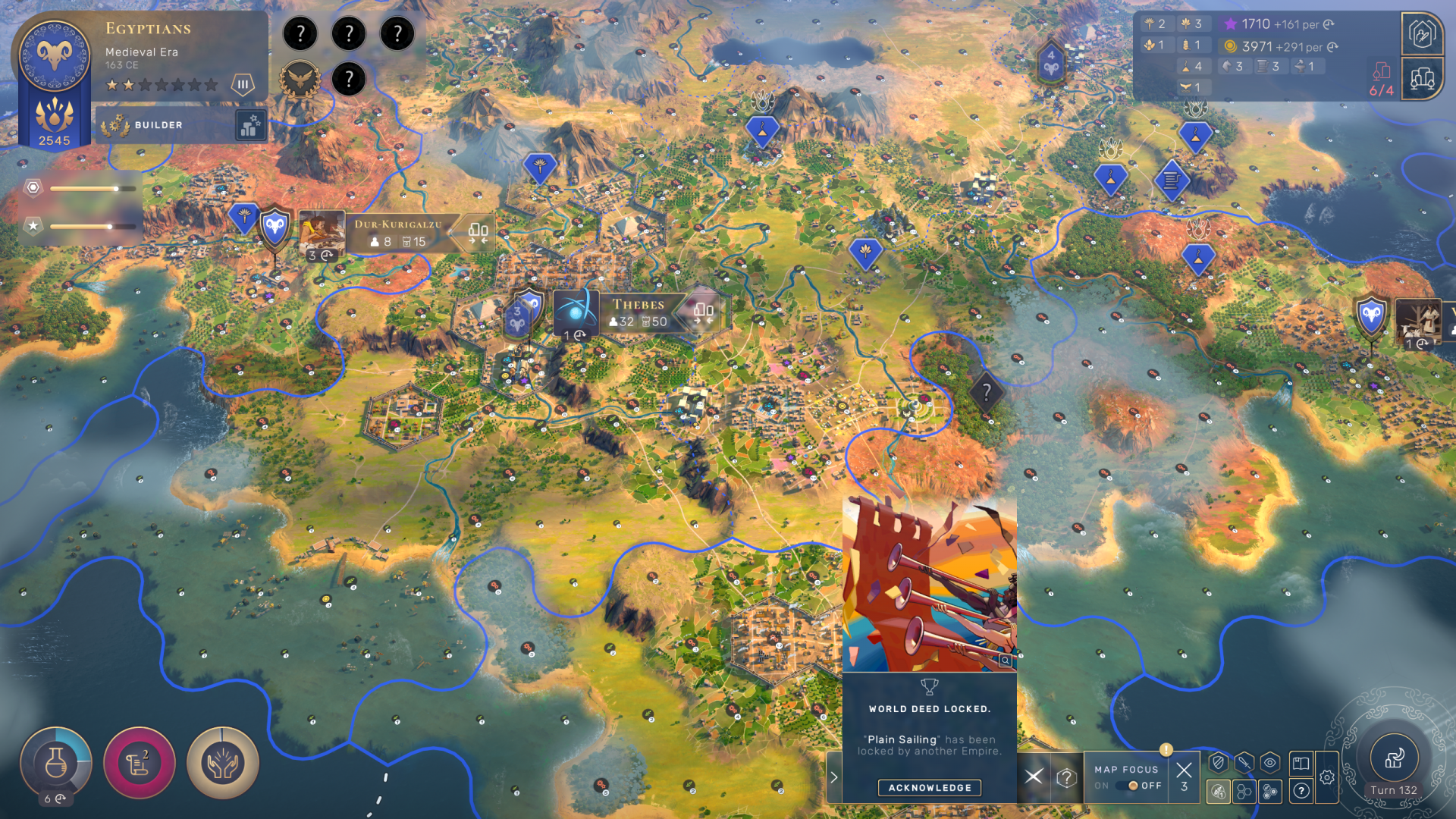This screenshot has width=1456, height=819.
Task: Close the notification list showing 3
Action: (1184, 776)
